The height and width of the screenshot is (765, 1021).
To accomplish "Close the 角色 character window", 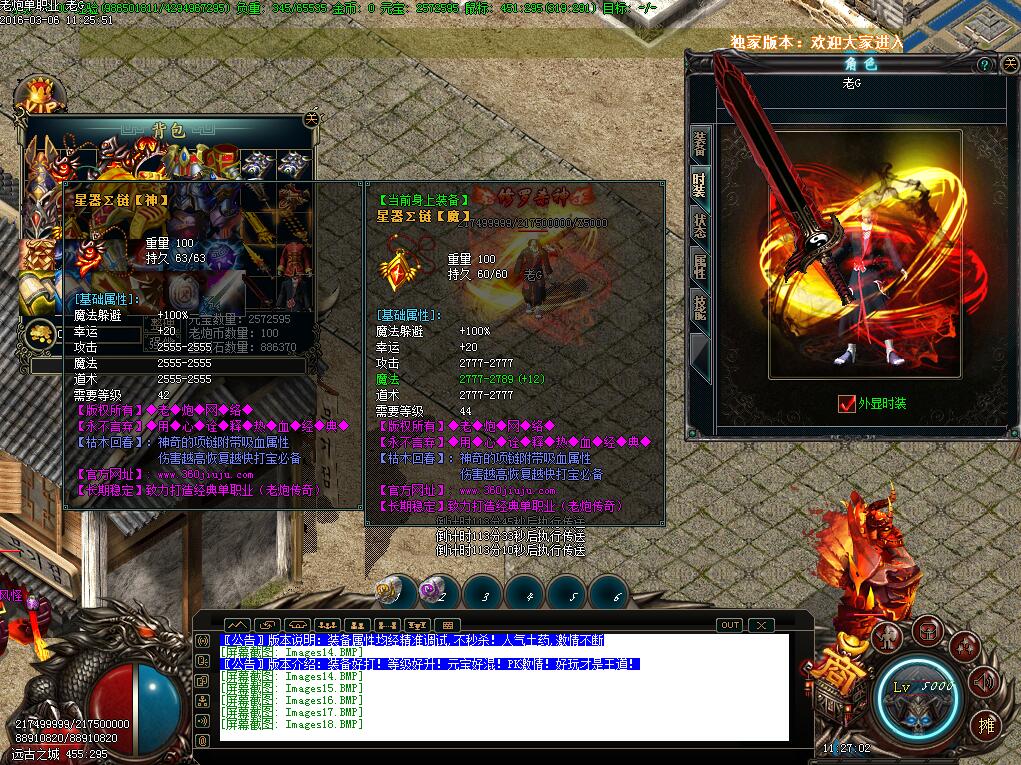I will pyautogui.click(x=1004, y=64).
